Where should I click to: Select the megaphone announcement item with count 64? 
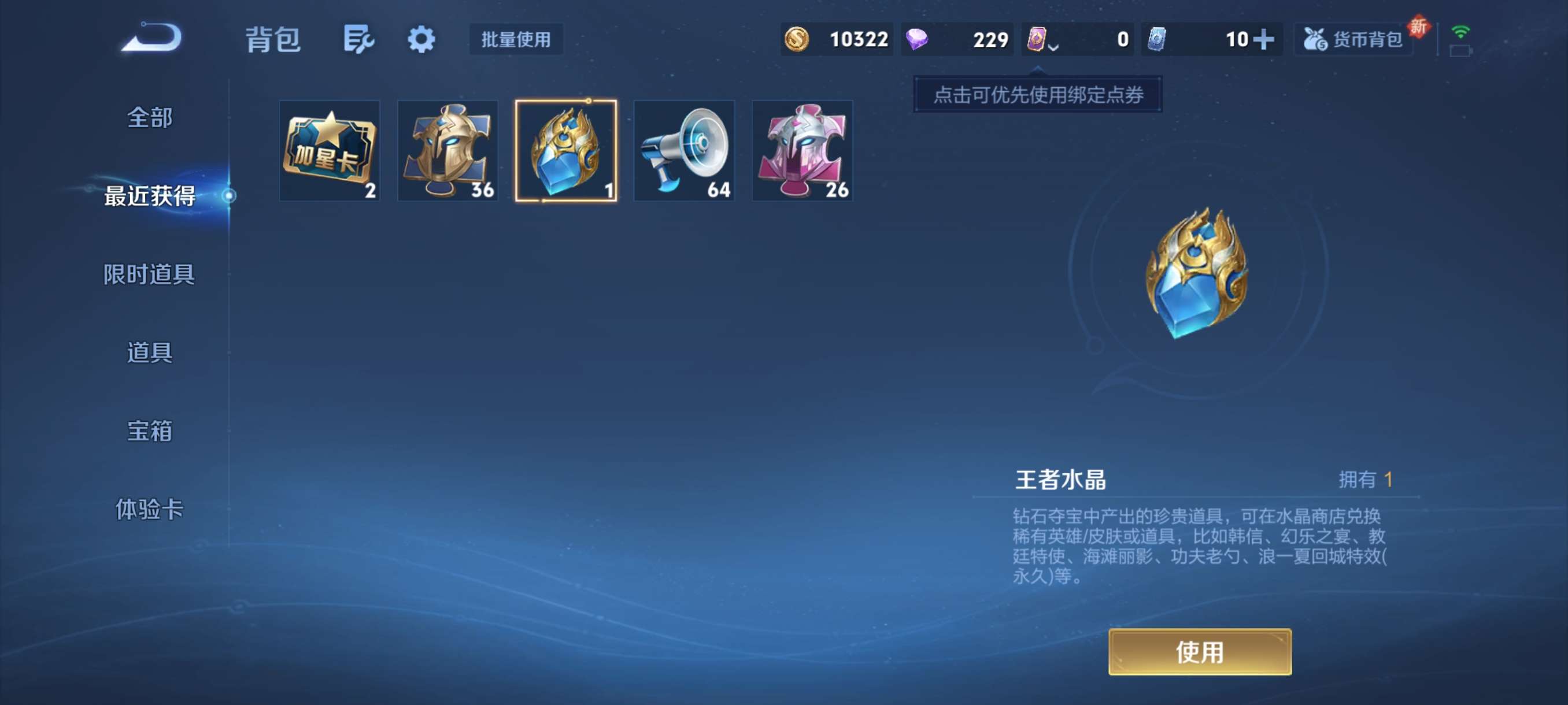683,150
